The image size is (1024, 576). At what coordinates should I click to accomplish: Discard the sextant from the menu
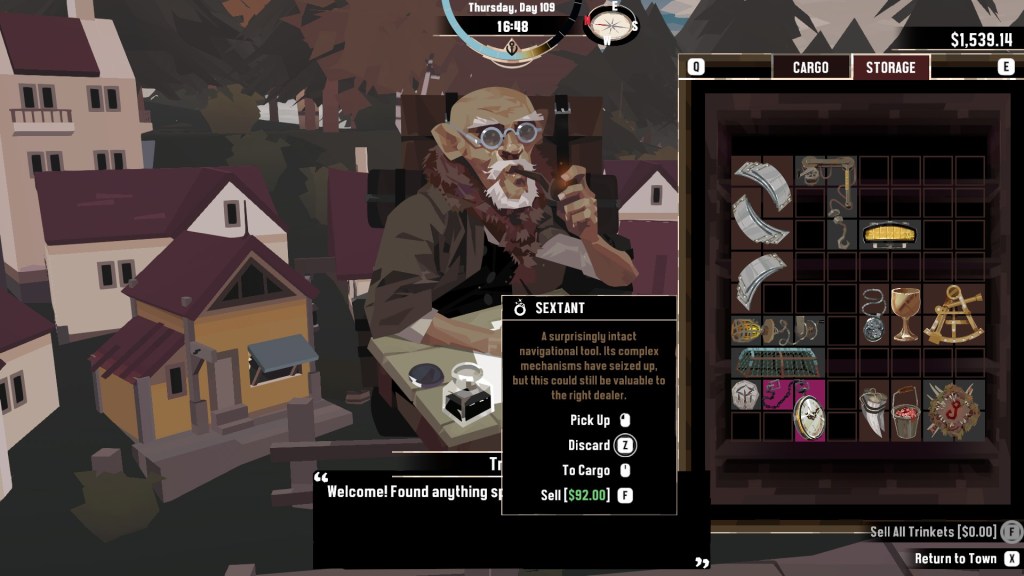589,445
